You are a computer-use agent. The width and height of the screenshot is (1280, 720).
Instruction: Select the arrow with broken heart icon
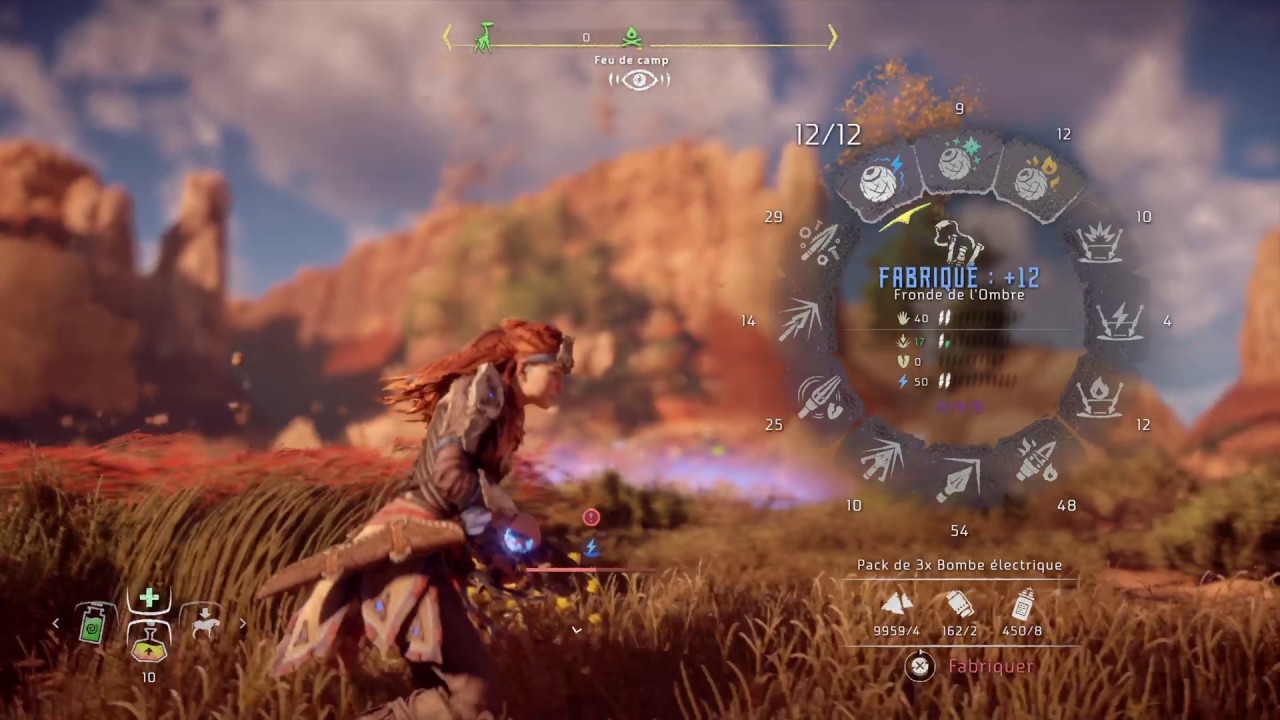click(x=819, y=397)
